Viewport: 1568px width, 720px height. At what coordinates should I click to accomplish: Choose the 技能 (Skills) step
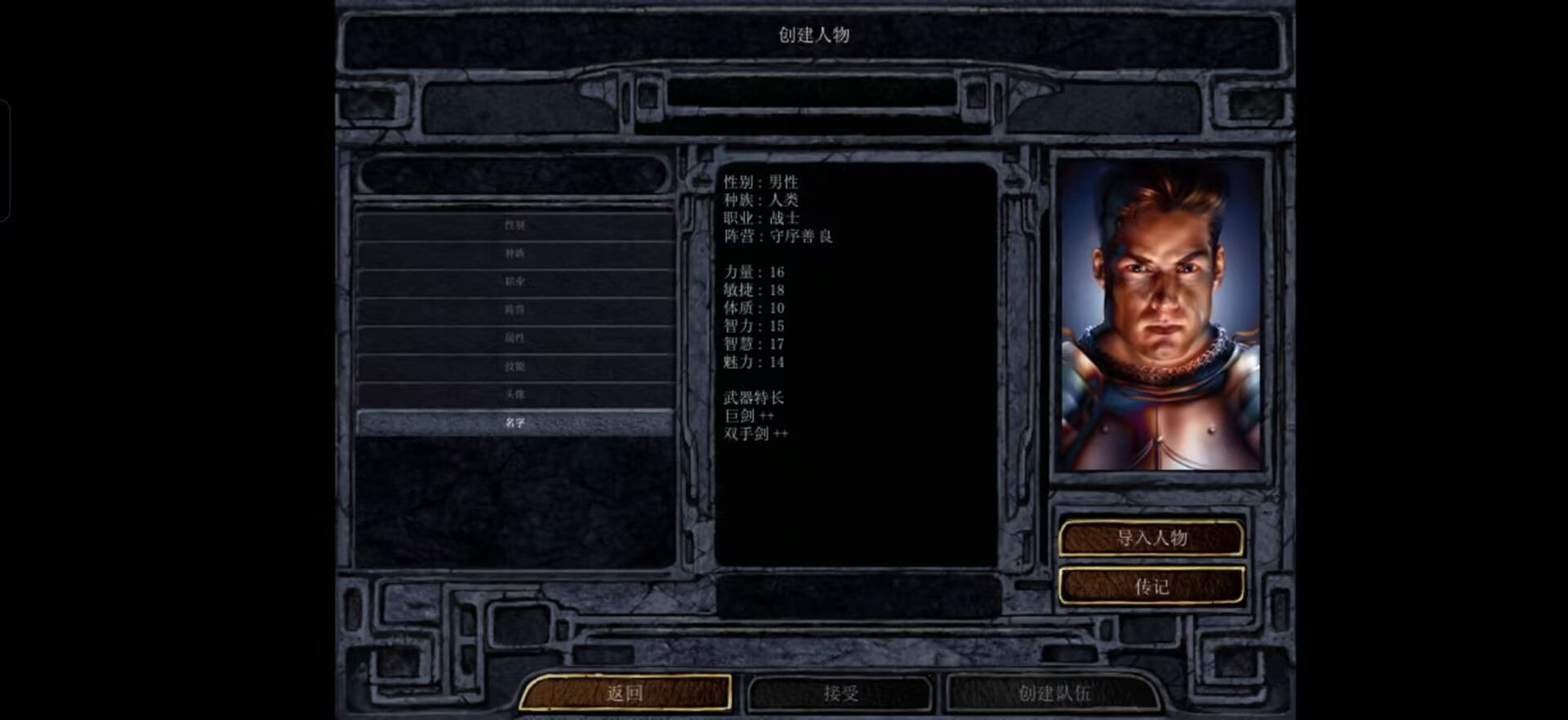pyautogui.click(x=514, y=367)
